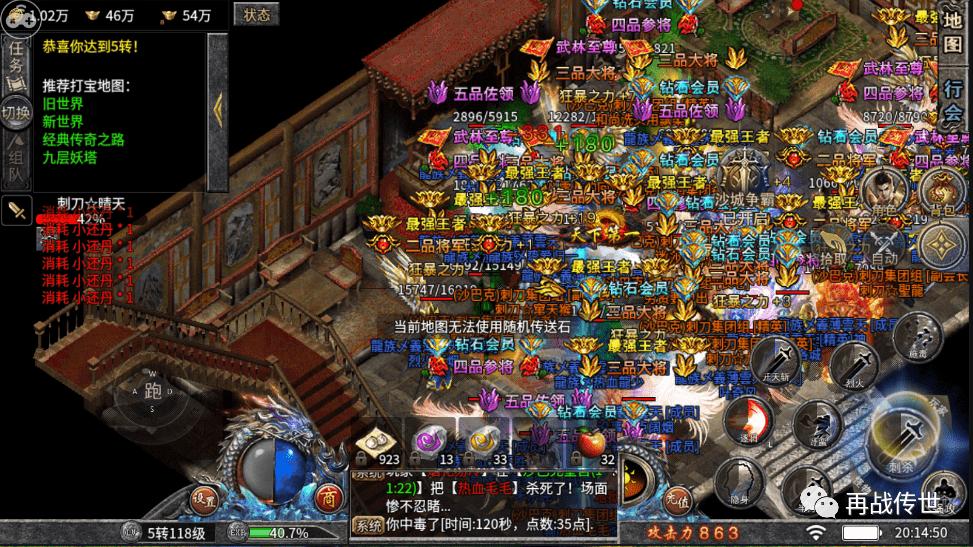Toggle the 切换 switch button
The image size is (973, 547).
[x=17, y=111]
